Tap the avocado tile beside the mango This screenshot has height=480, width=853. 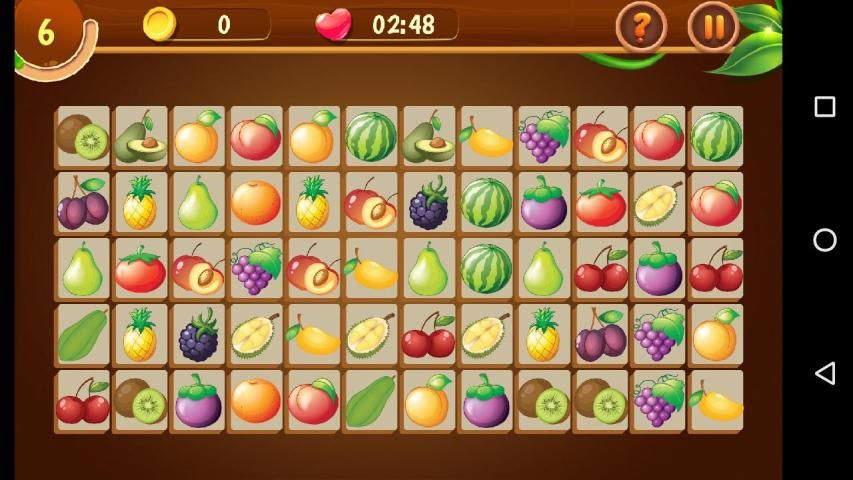429,137
